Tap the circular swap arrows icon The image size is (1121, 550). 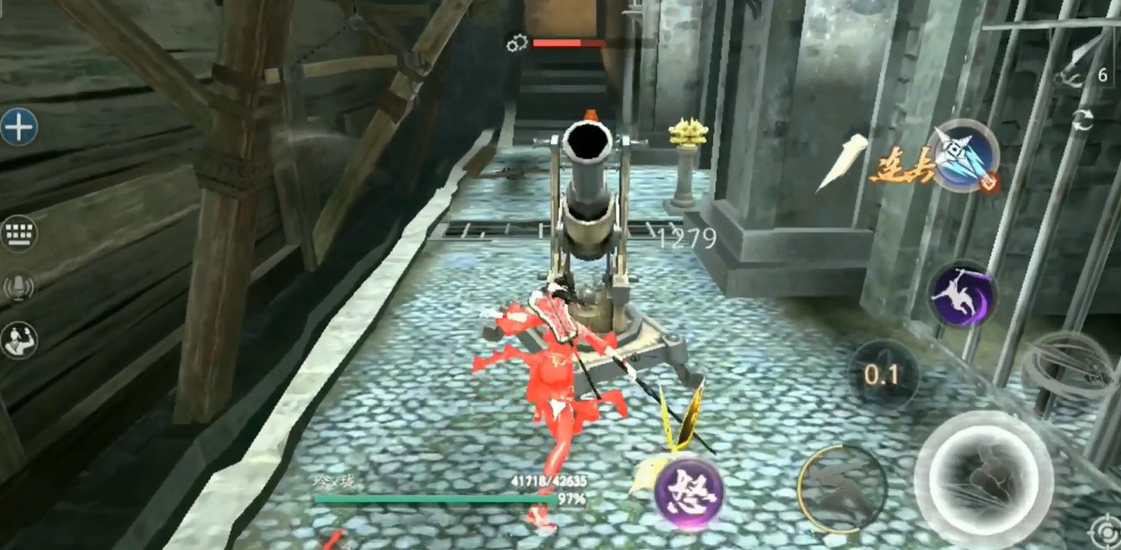pyautogui.click(x=1082, y=121)
